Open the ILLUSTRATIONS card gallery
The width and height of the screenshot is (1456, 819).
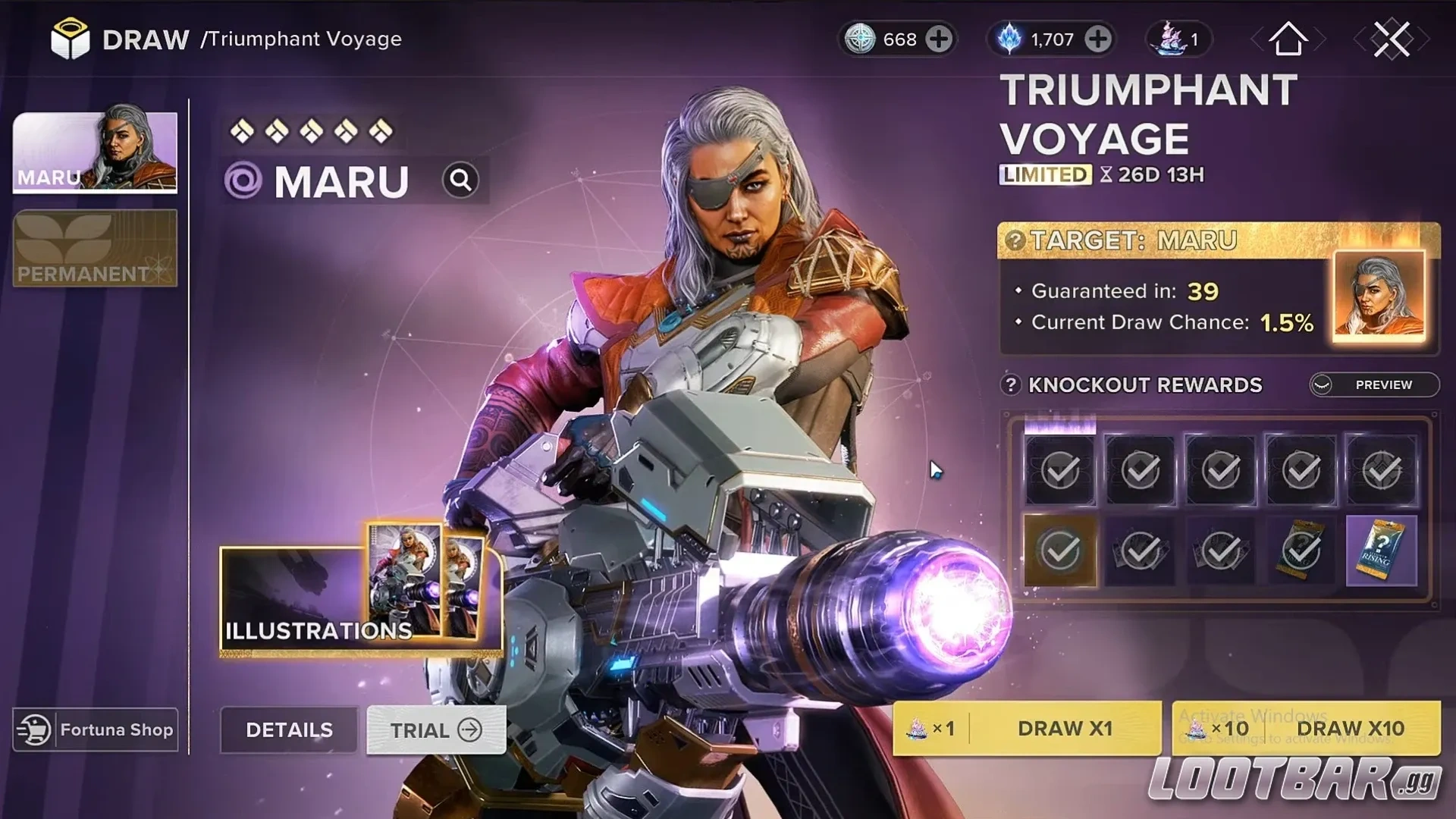coord(318,632)
